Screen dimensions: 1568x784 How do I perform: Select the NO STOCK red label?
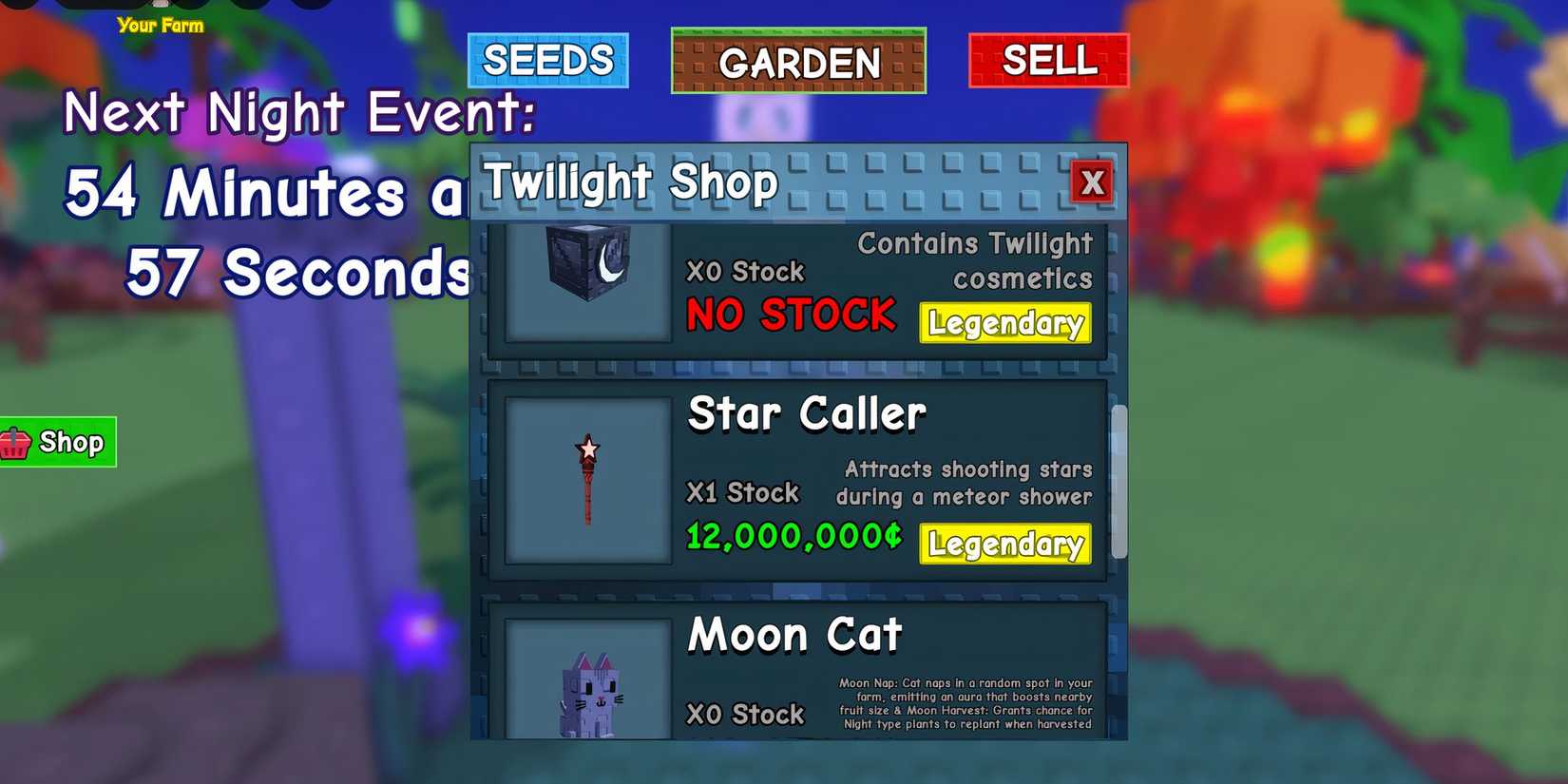coord(789,315)
